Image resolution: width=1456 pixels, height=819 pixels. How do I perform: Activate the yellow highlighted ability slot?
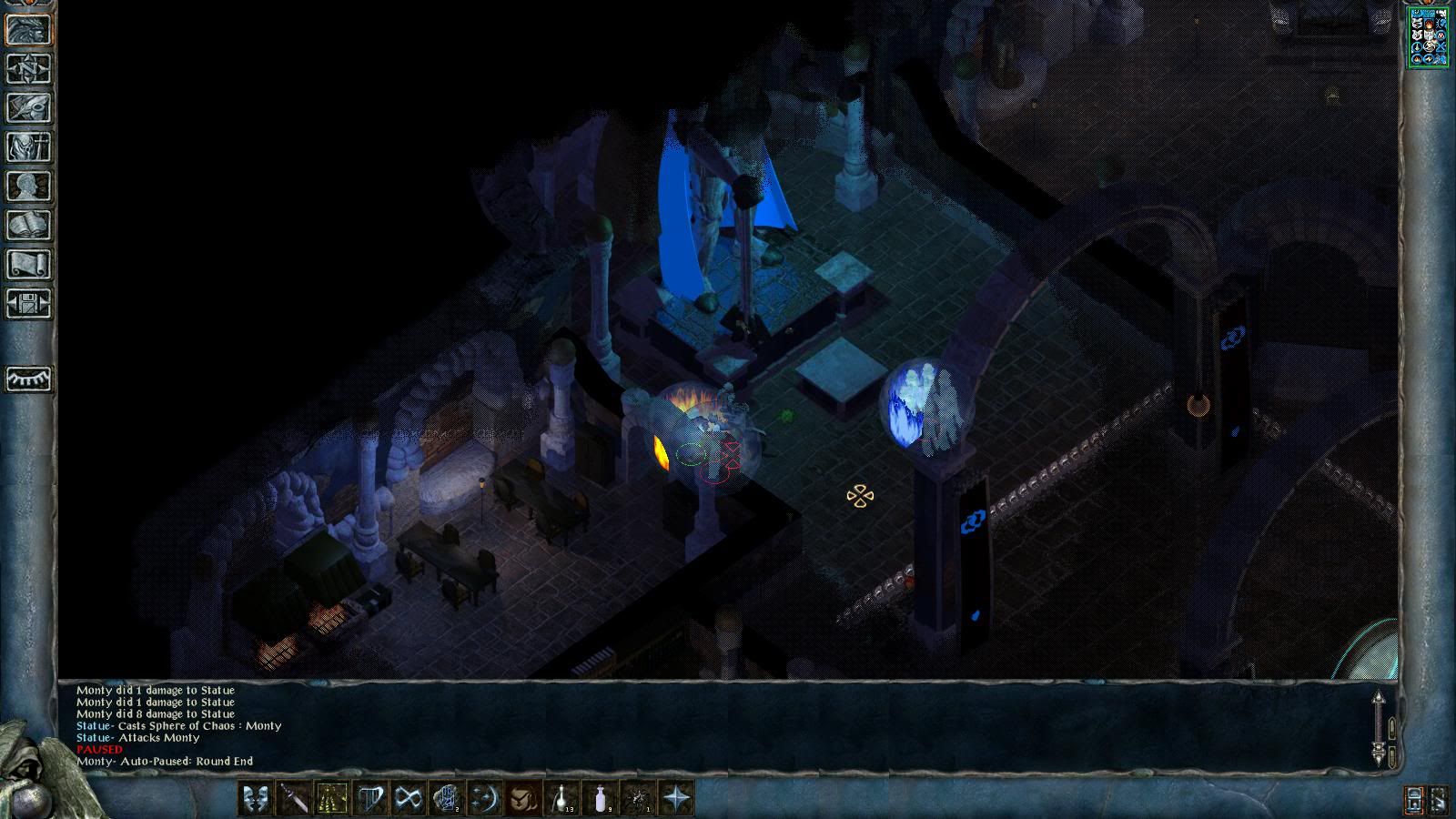pyautogui.click(x=332, y=798)
